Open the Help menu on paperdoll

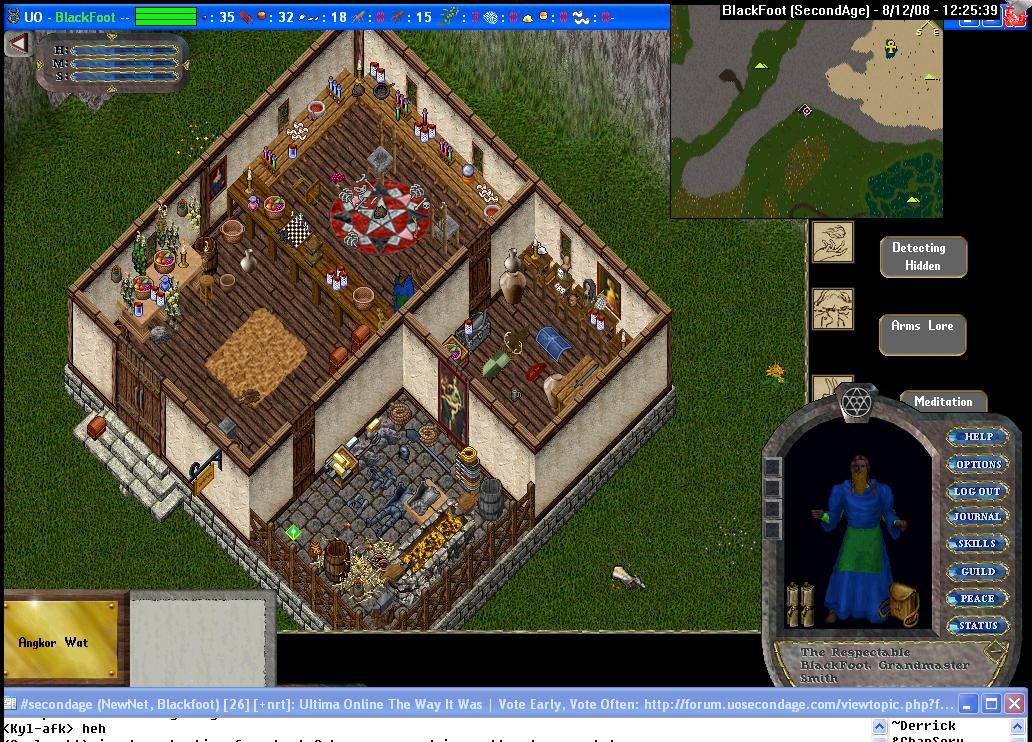pyautogui.click(x=977, y=437)
